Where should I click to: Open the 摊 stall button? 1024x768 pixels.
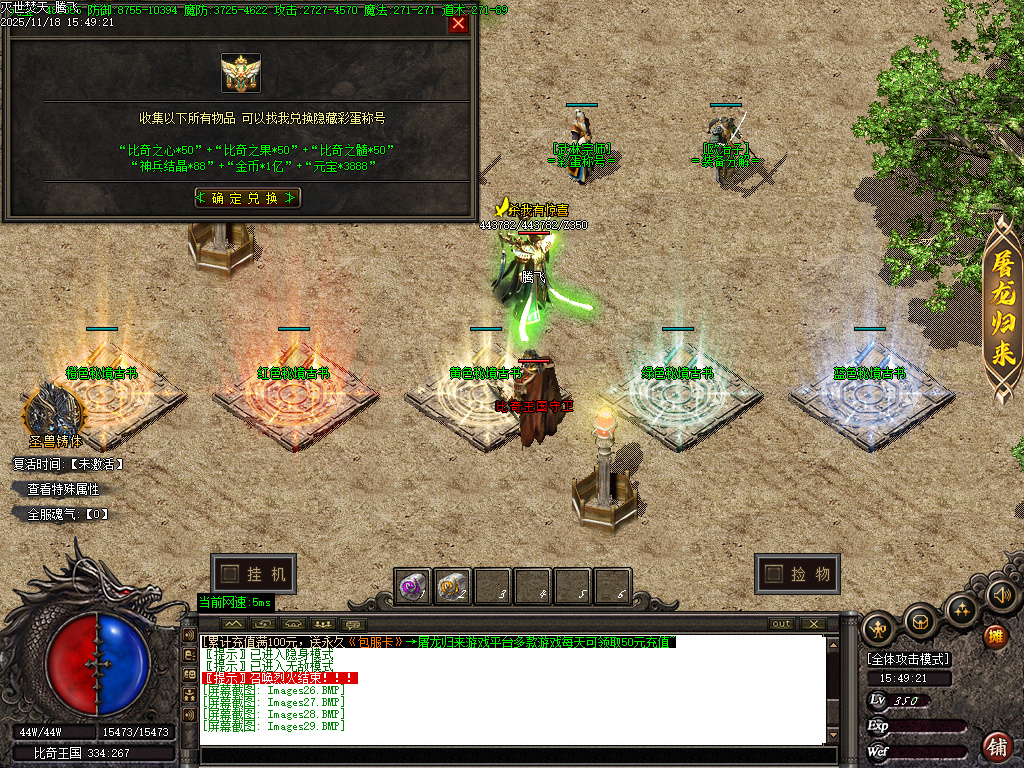click(995, 636)
